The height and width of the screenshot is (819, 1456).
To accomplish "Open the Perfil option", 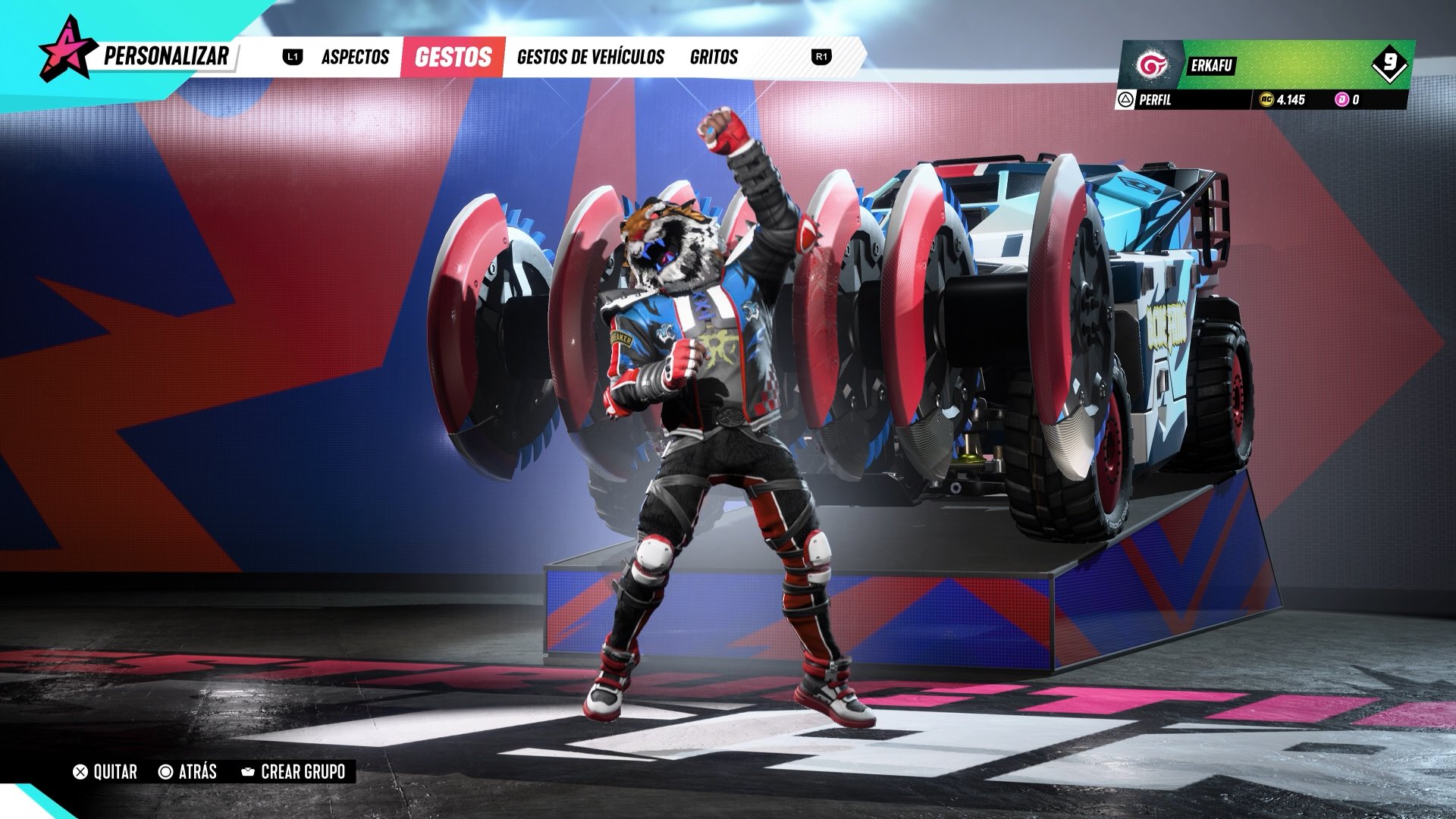I will point(1146,99).
